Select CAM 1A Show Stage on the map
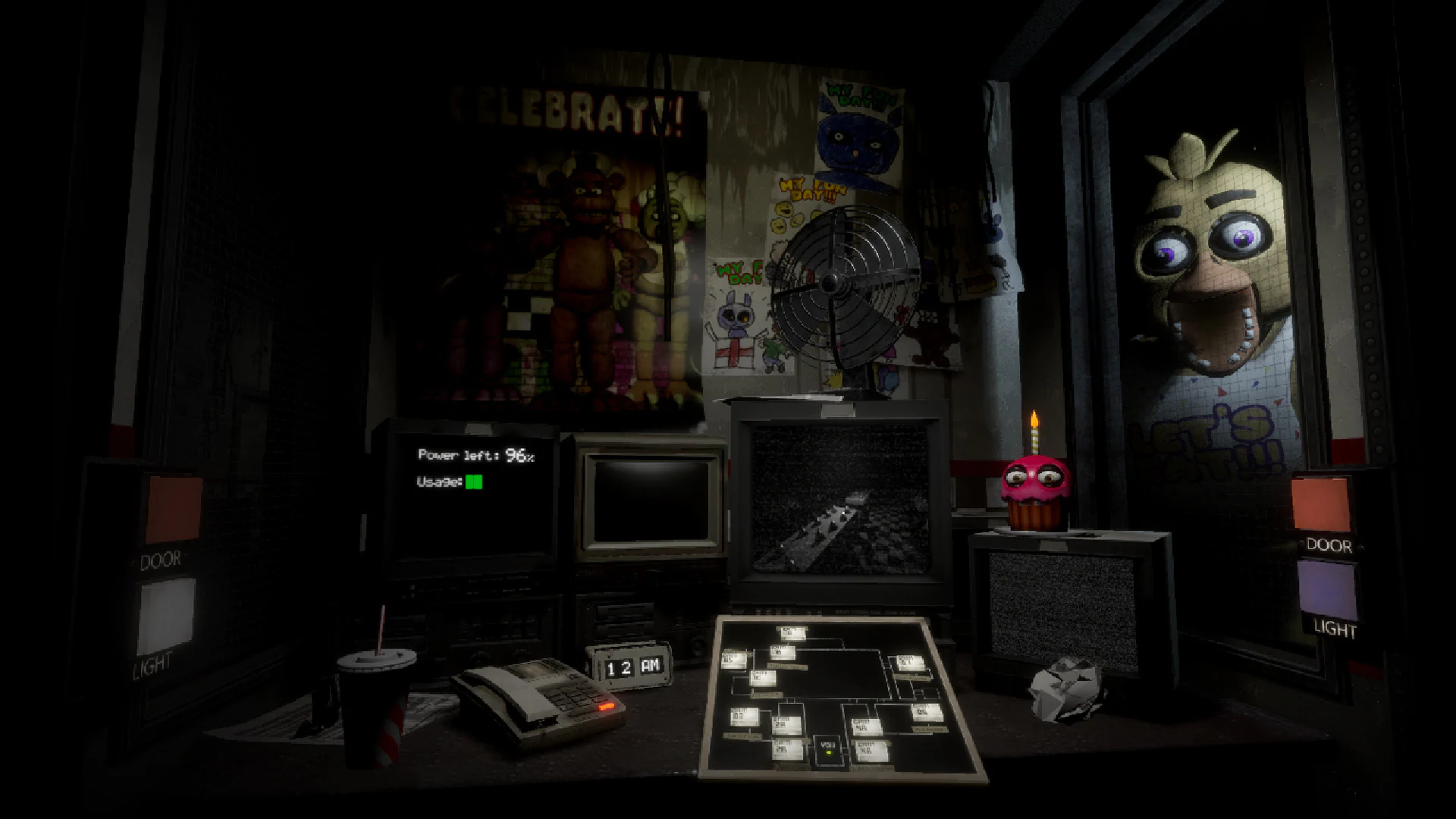This screenshot has height=819, width=1456. click(x=792, y=632)
